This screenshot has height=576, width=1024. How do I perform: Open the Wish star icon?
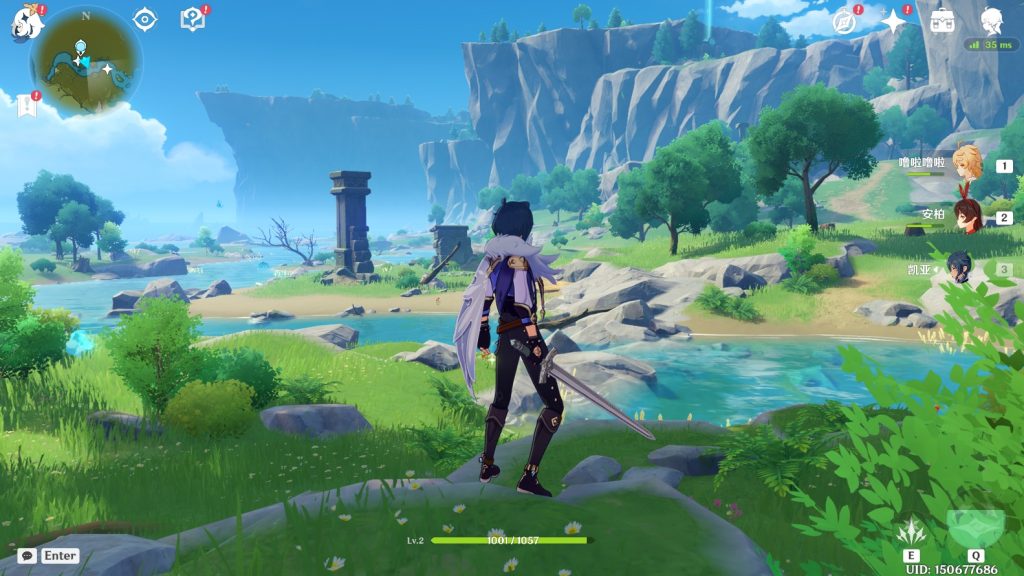[x=892, y=21]
